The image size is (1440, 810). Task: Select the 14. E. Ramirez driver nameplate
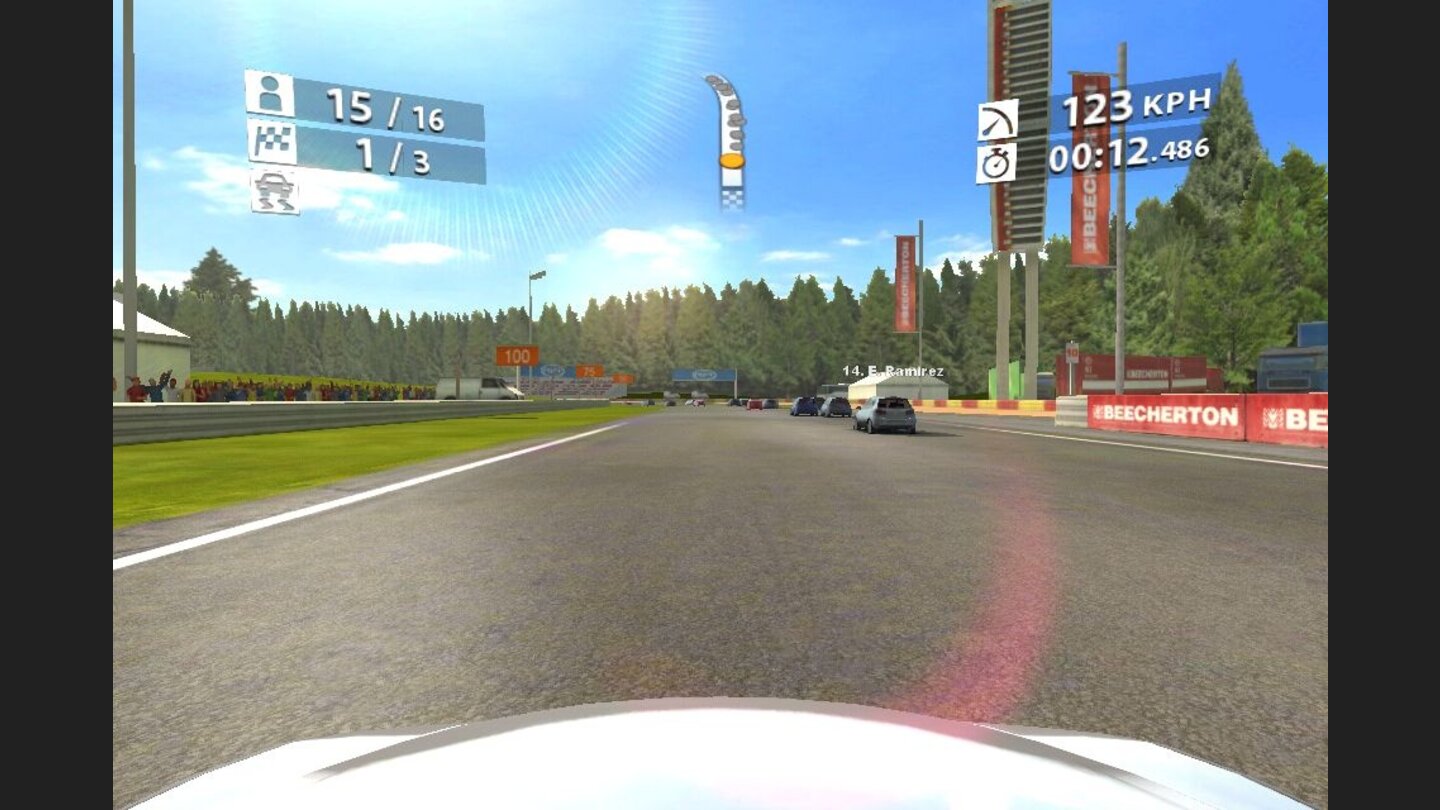pos(895,369)
